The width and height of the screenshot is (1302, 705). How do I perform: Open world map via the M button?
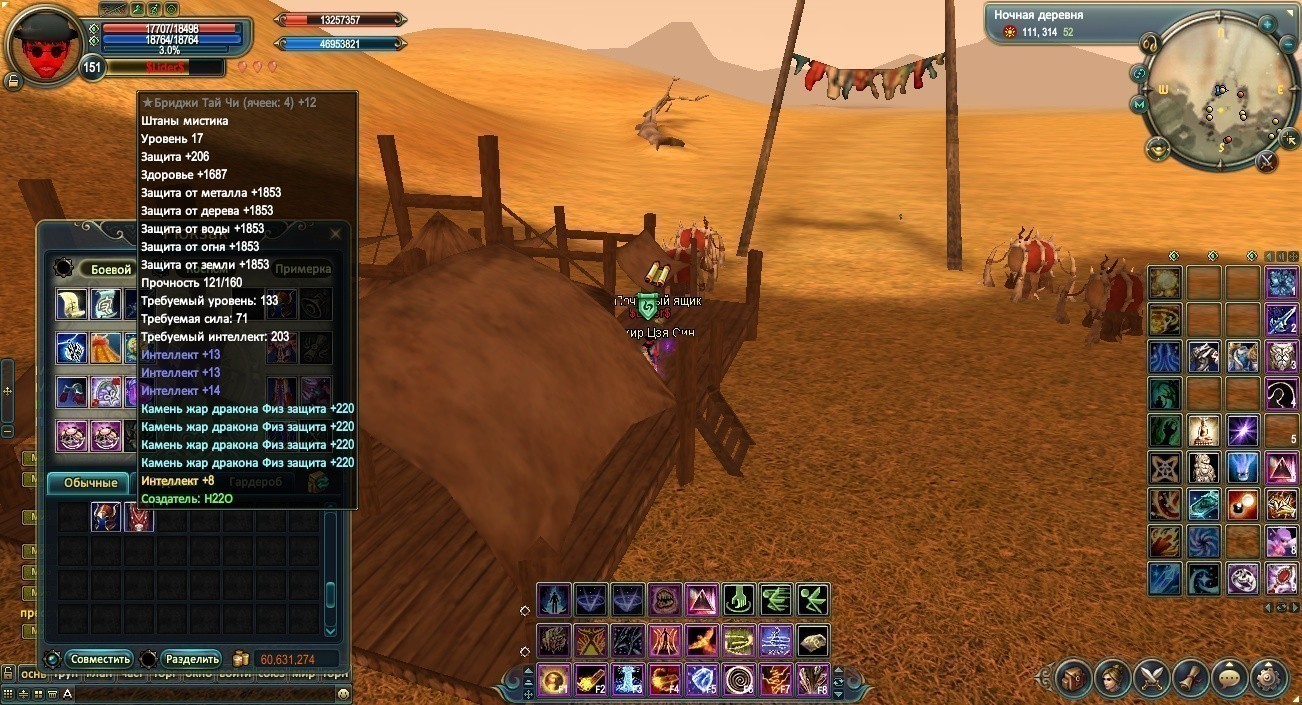click(x=1138, y=104)
